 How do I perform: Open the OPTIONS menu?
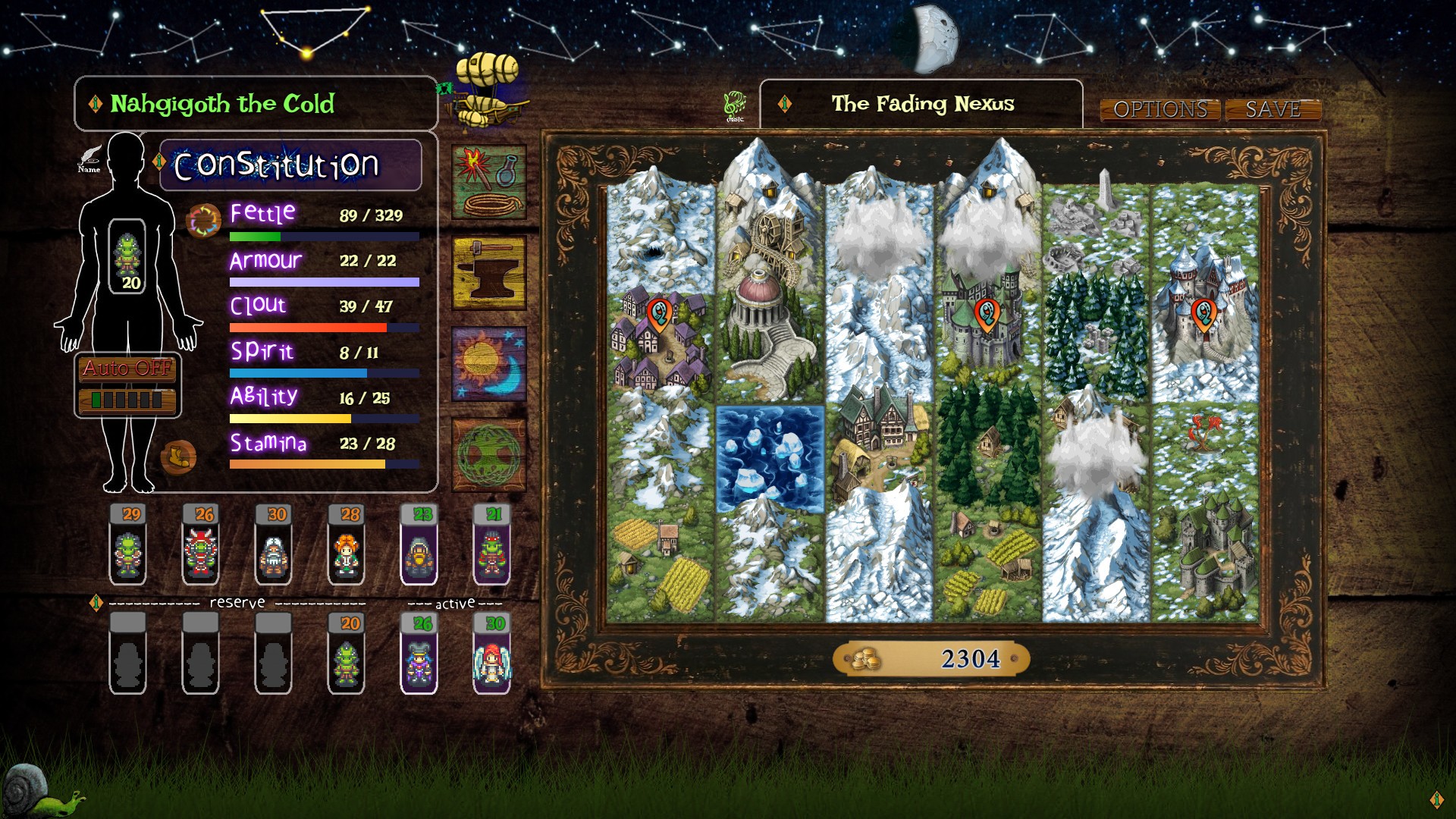(1162, 109)
